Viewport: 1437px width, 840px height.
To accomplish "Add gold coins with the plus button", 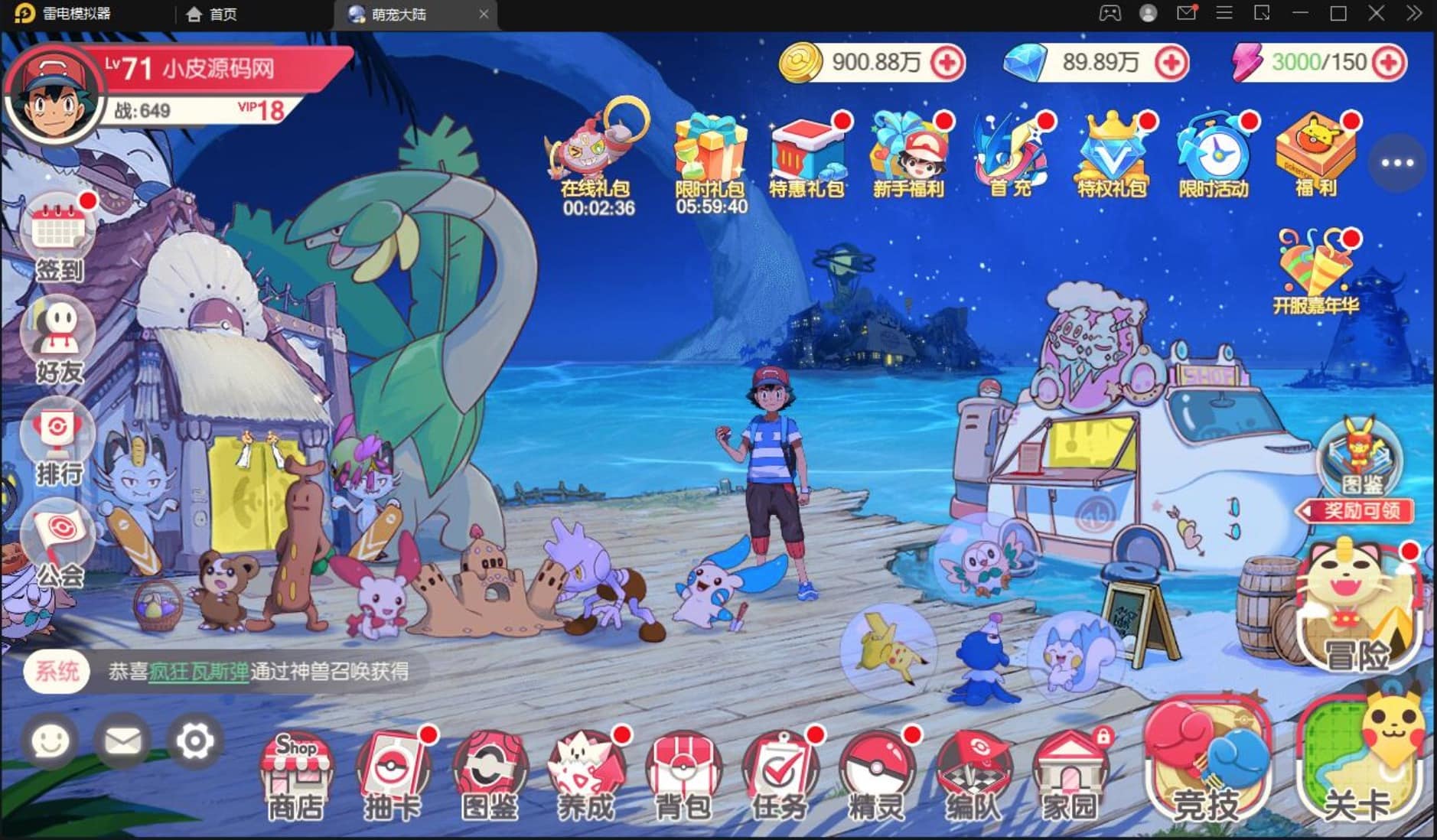I will (947, 63).
